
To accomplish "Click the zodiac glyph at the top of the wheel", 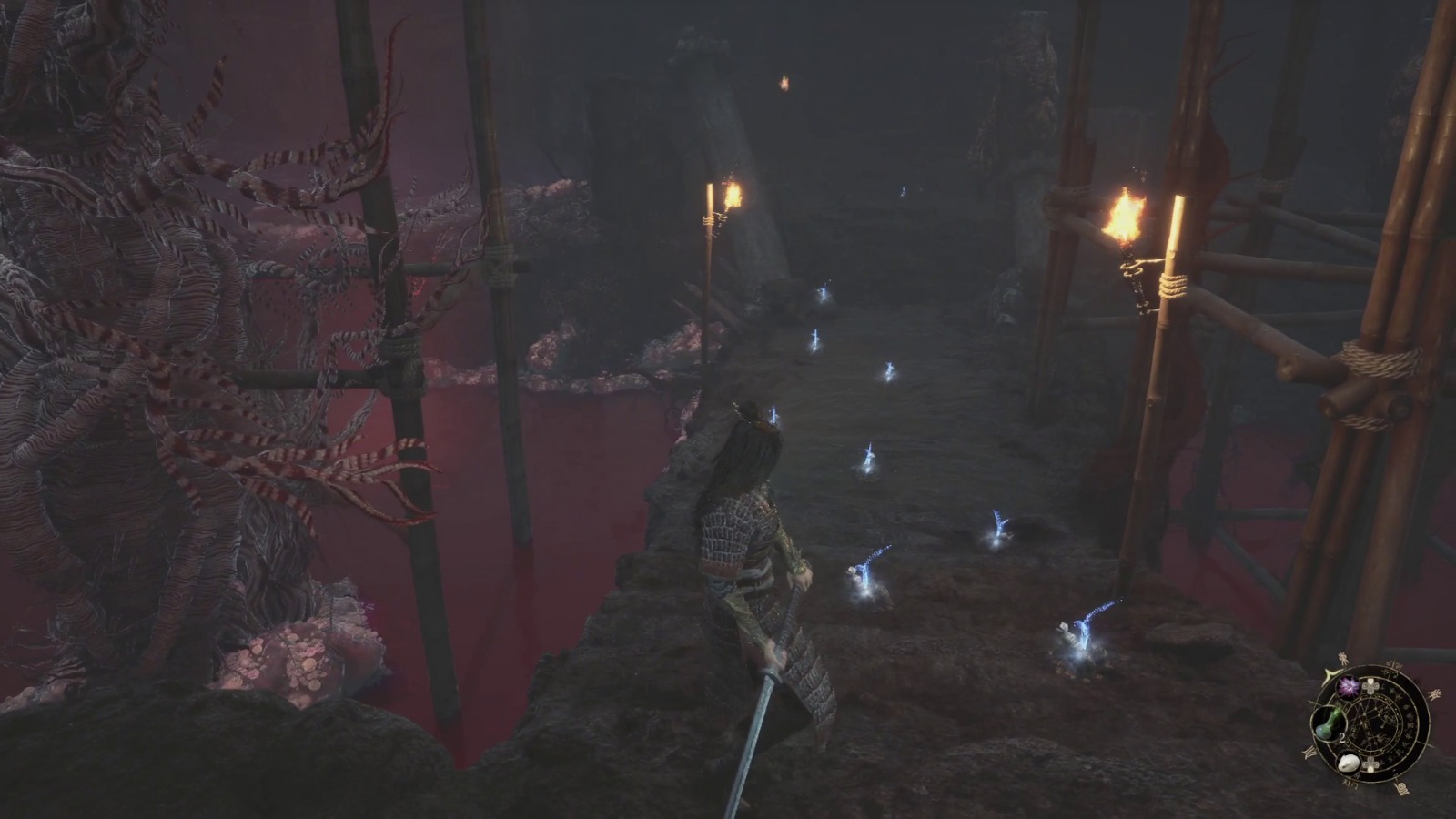I will tap(1394, 663).
